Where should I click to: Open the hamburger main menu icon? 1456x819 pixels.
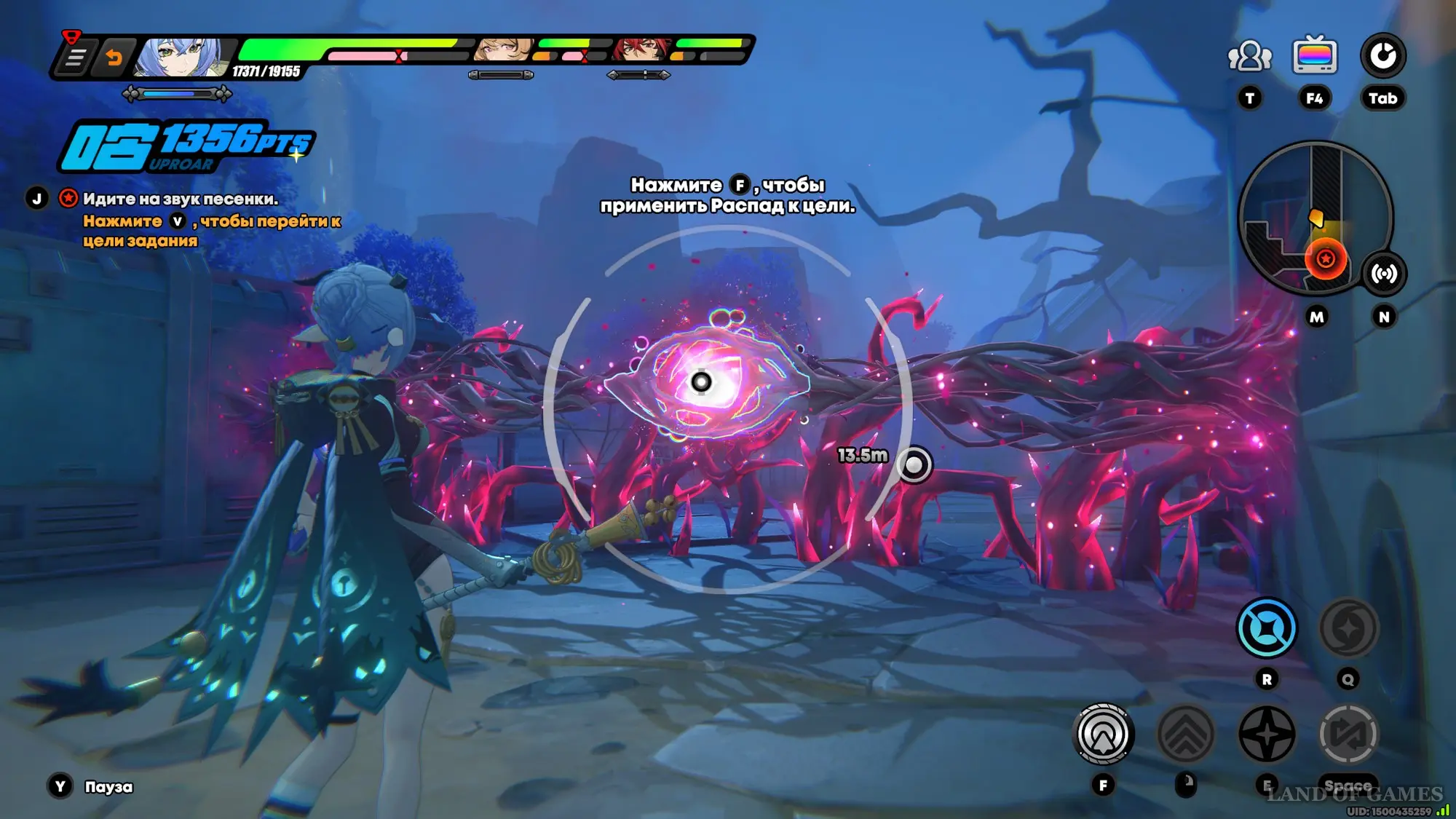[x=74, y=57]
